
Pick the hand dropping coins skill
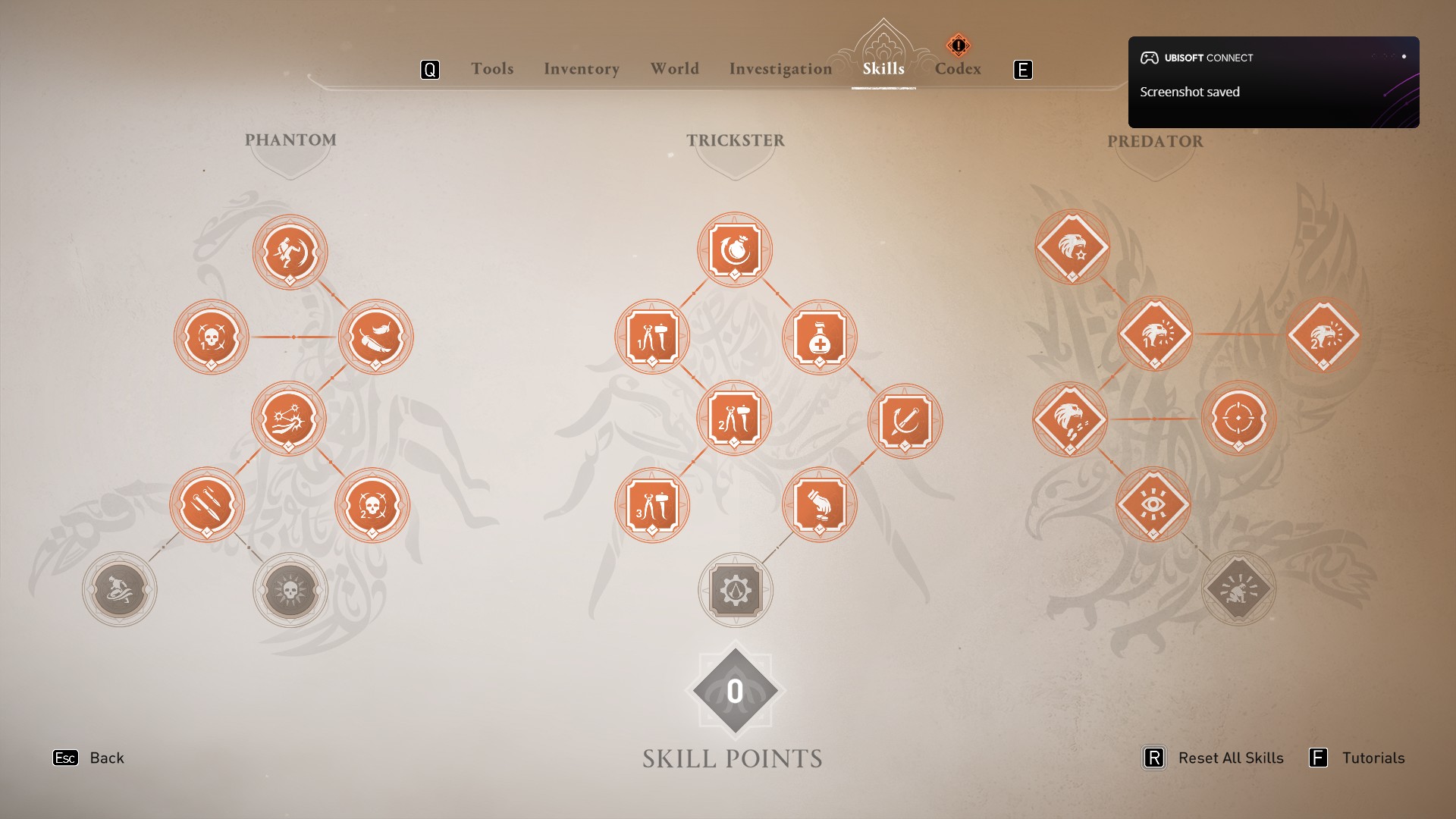(820, 505)
